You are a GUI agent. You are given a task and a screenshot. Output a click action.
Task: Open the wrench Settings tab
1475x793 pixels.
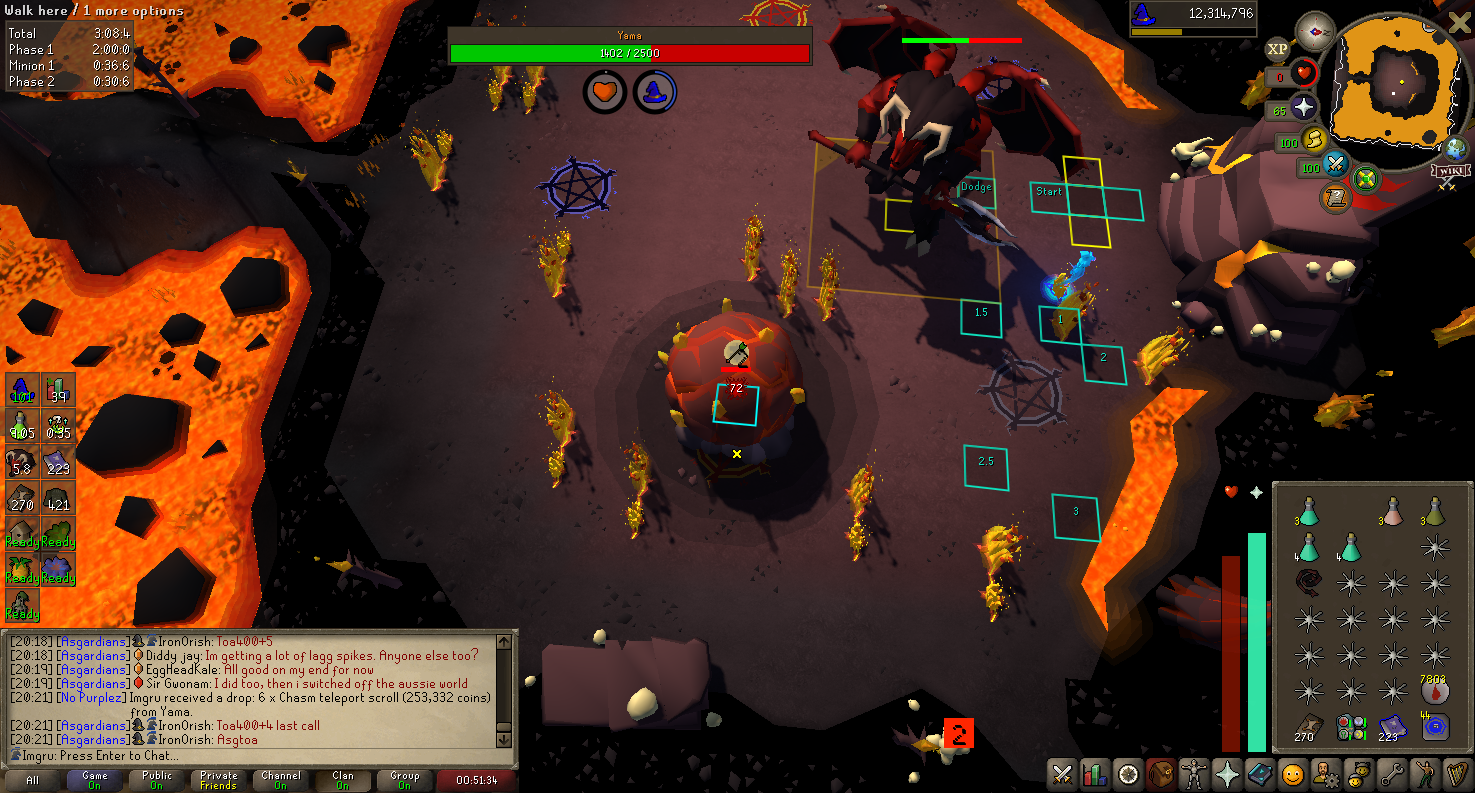click(1391, 774)
